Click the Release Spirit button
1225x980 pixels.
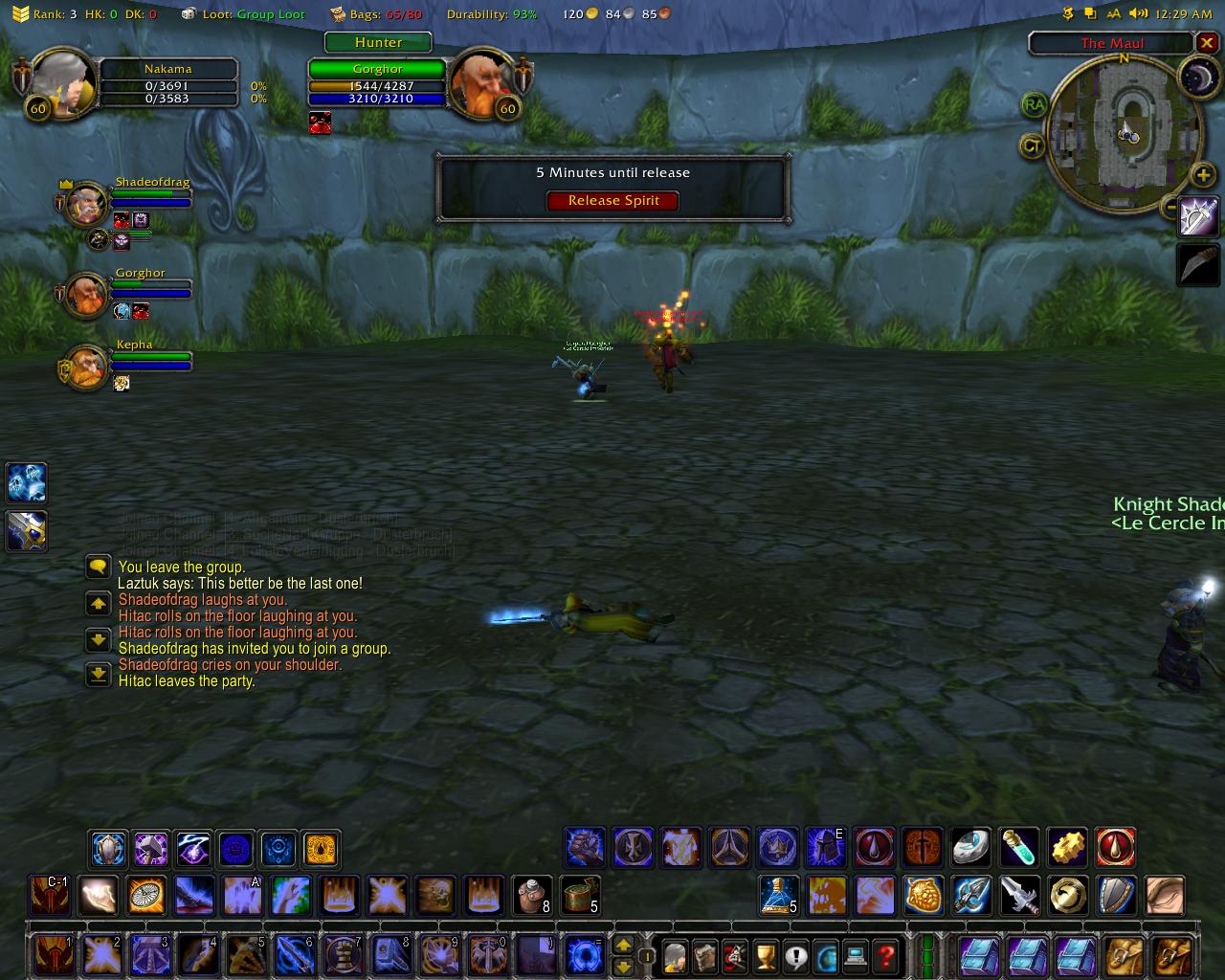[613, 201]
